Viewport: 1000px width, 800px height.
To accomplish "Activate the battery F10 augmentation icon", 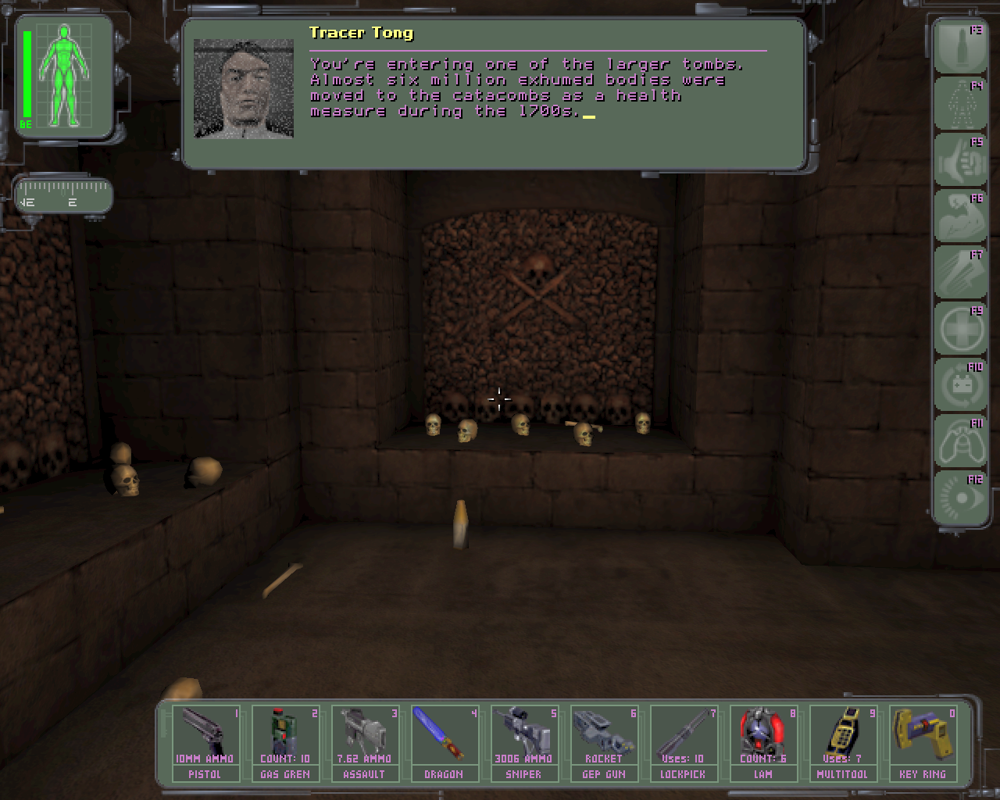I will point(960,384).
